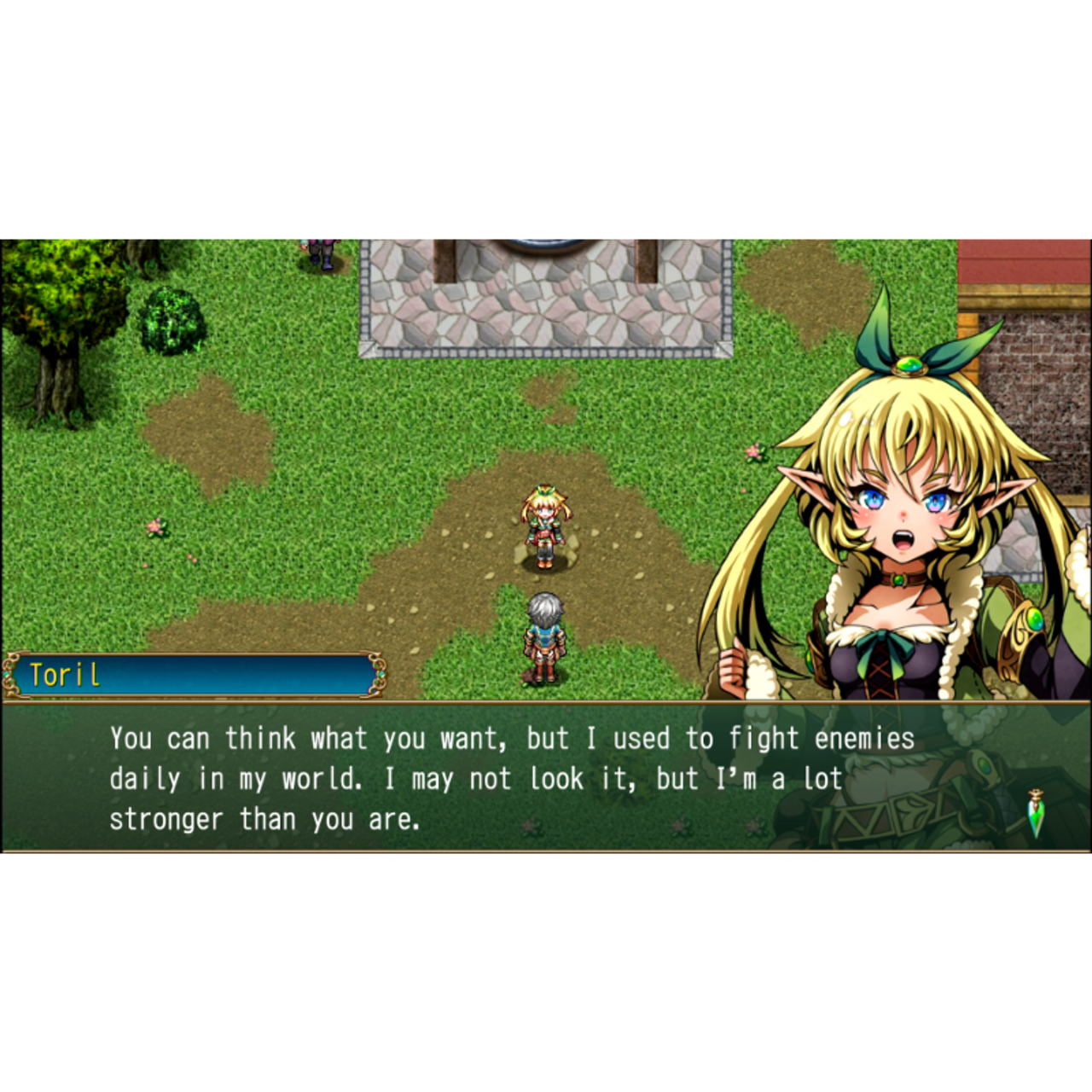Expand the Toril name plate banner
Image resolution: width=1092 pixels, height=1092 pixels.
pos(192,673)
